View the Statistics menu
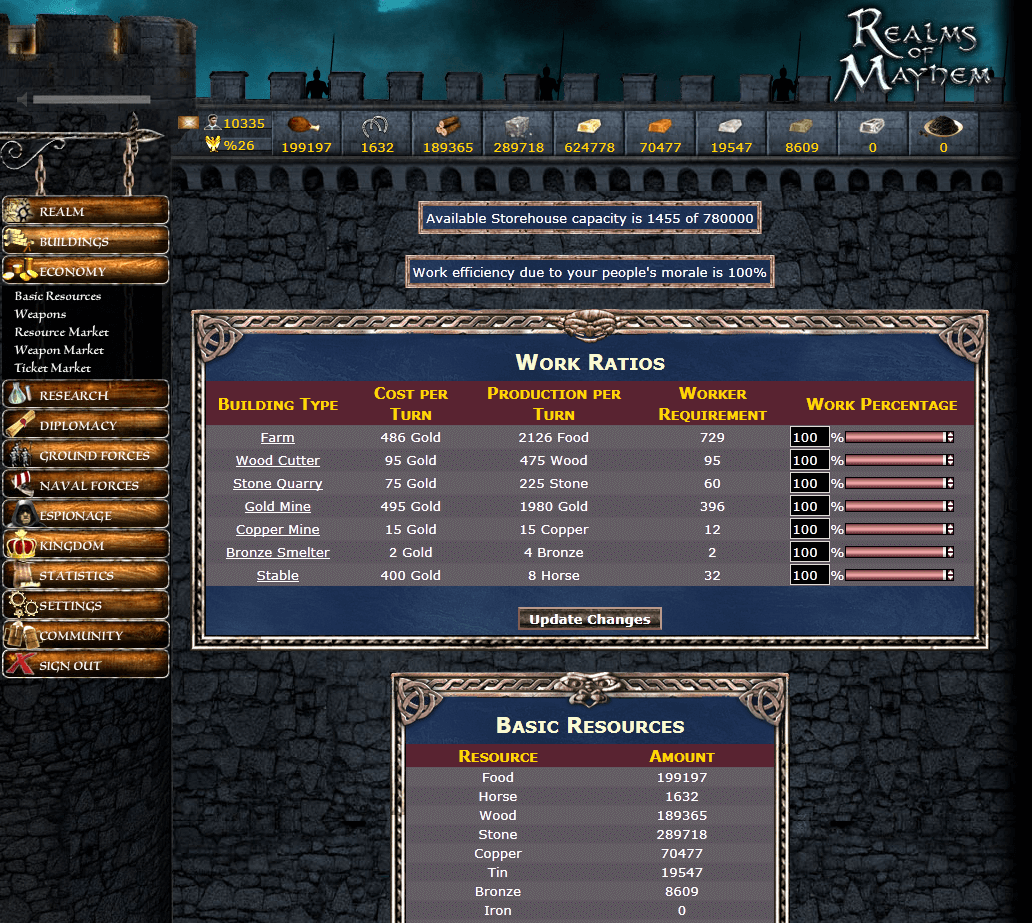Image resolution: width=1032 pixels, height=923 pixels. tap(85, 575)
